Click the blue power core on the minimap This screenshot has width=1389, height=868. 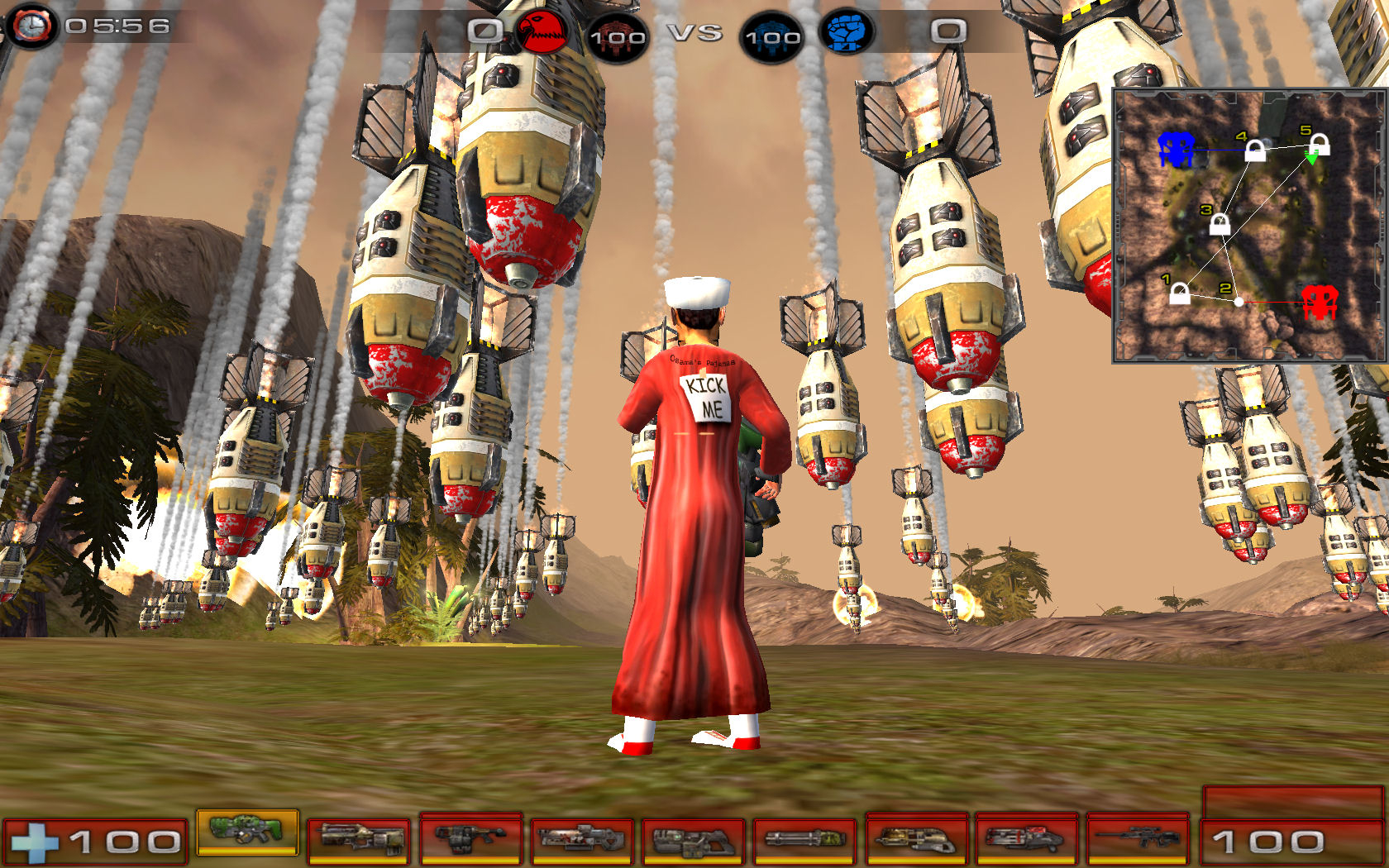[1176, 149]
